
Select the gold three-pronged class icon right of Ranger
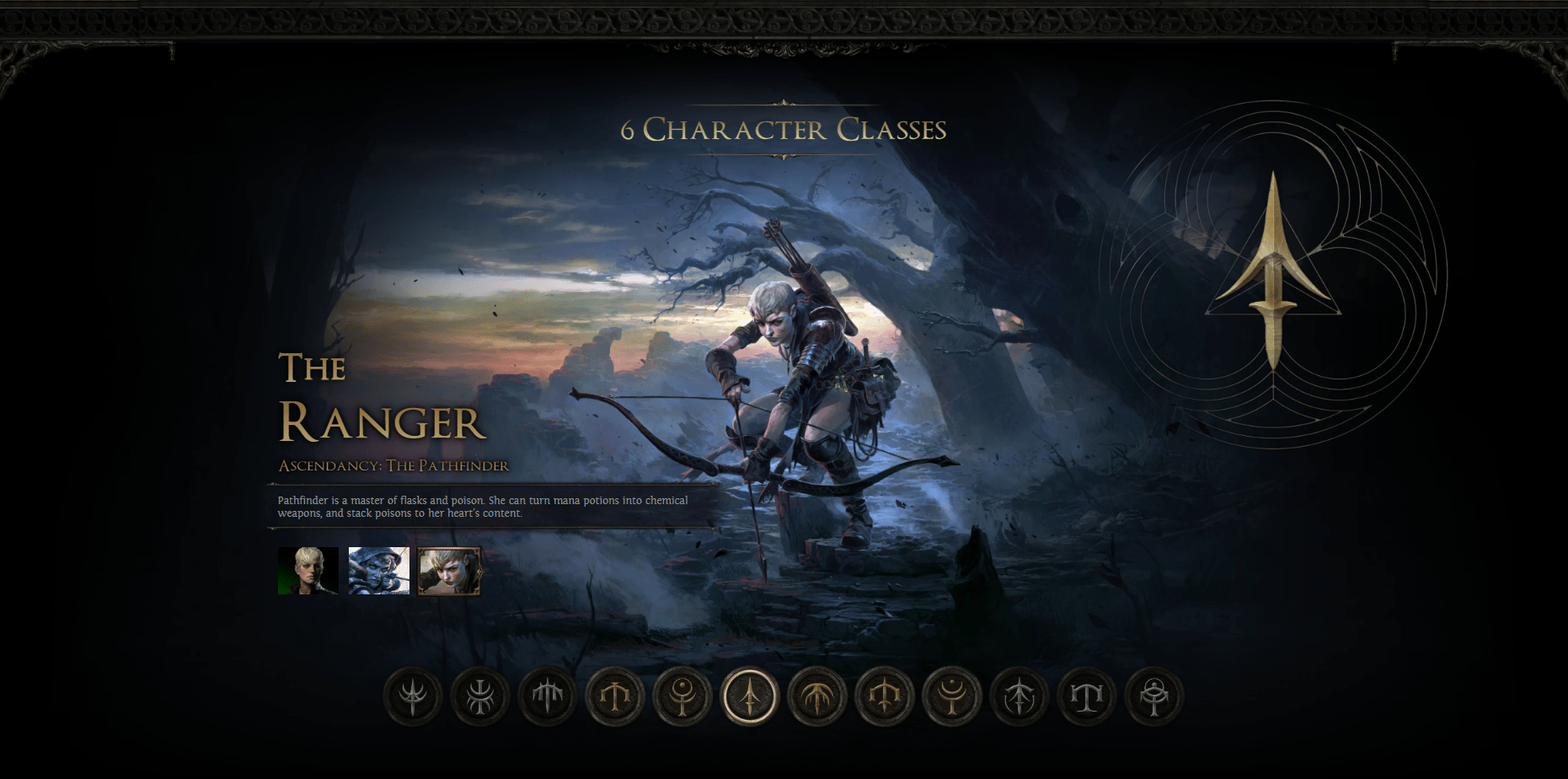(819, 697)
